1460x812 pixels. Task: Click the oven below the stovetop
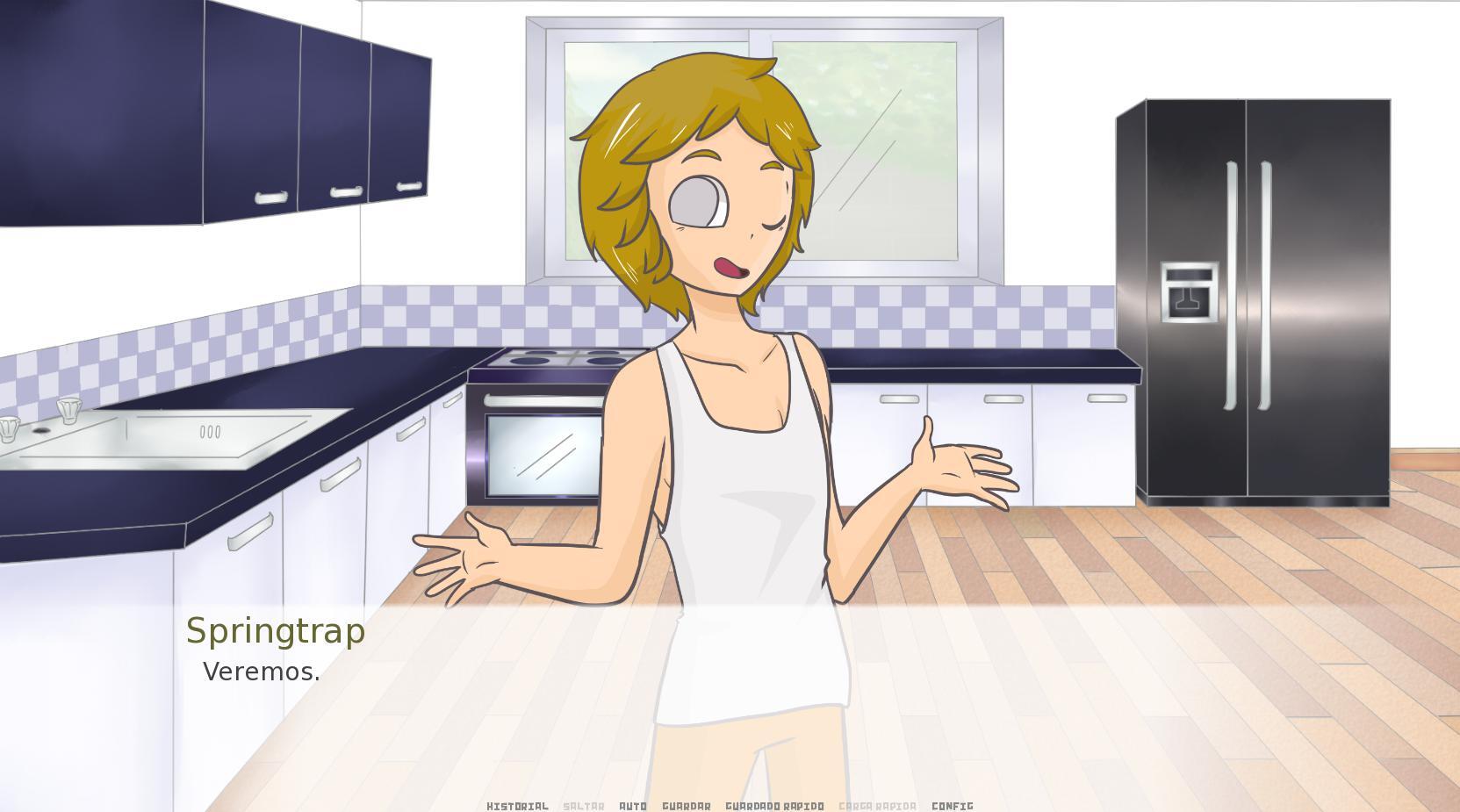[540, 456]
